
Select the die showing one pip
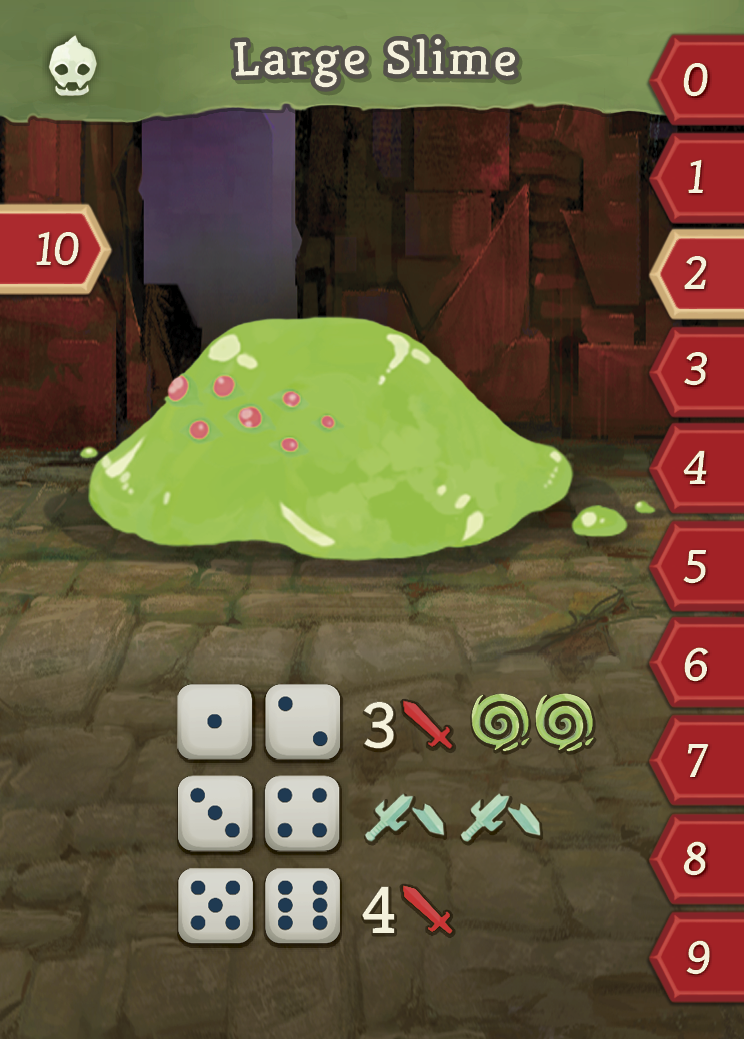214,722
